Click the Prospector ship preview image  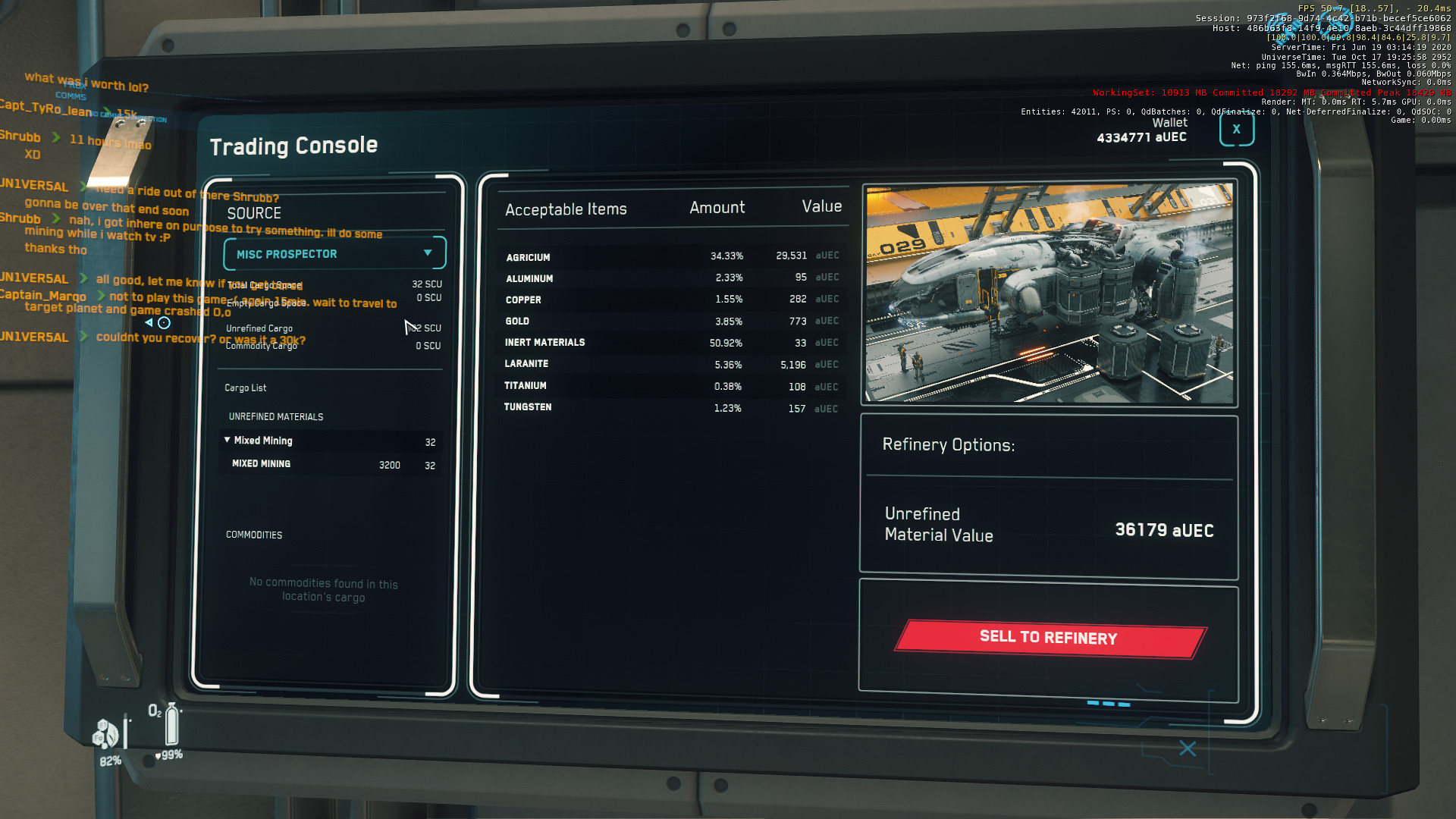(1049, 293)
